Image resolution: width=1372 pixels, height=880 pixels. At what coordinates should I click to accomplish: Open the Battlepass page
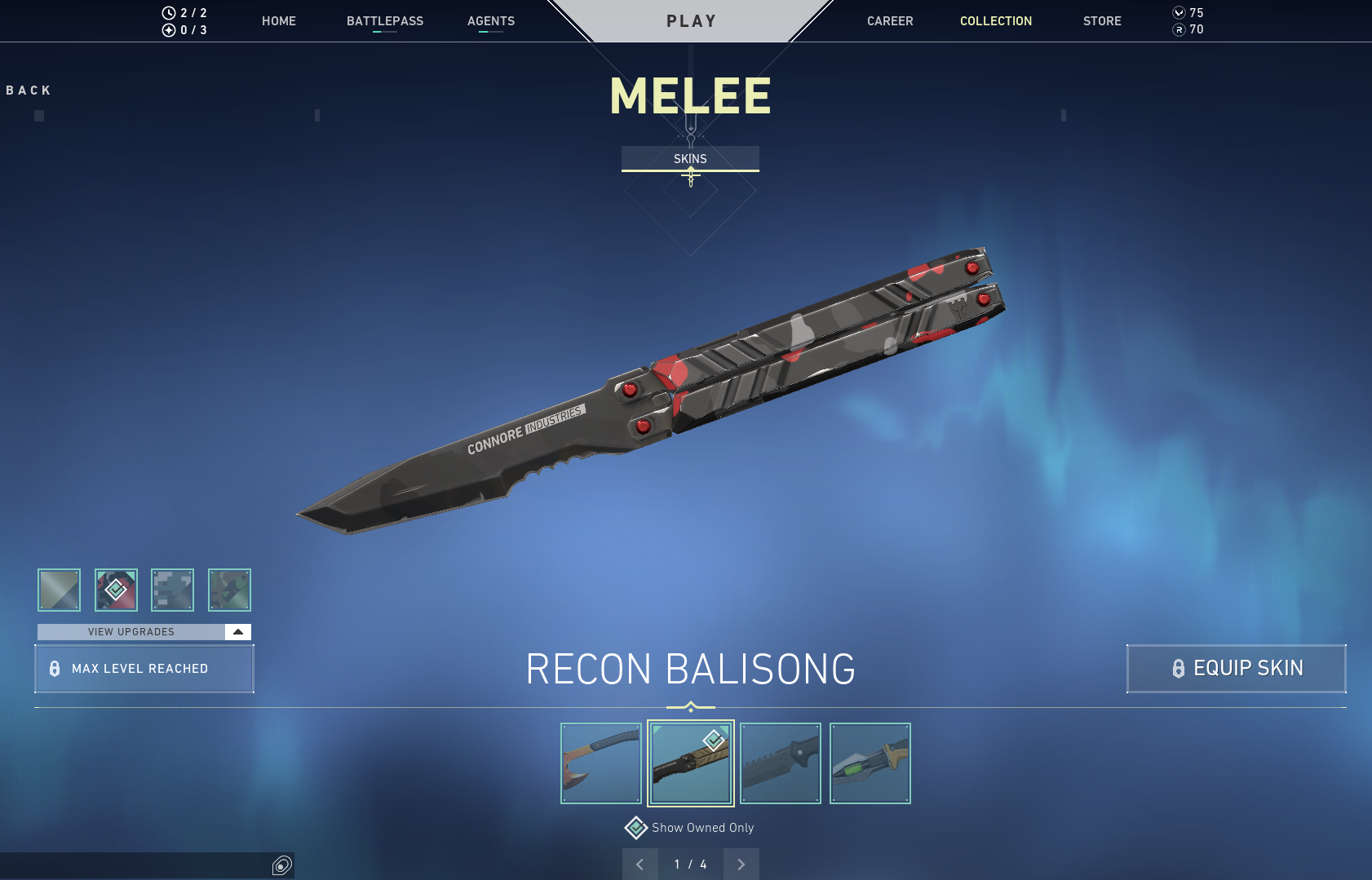385,21
